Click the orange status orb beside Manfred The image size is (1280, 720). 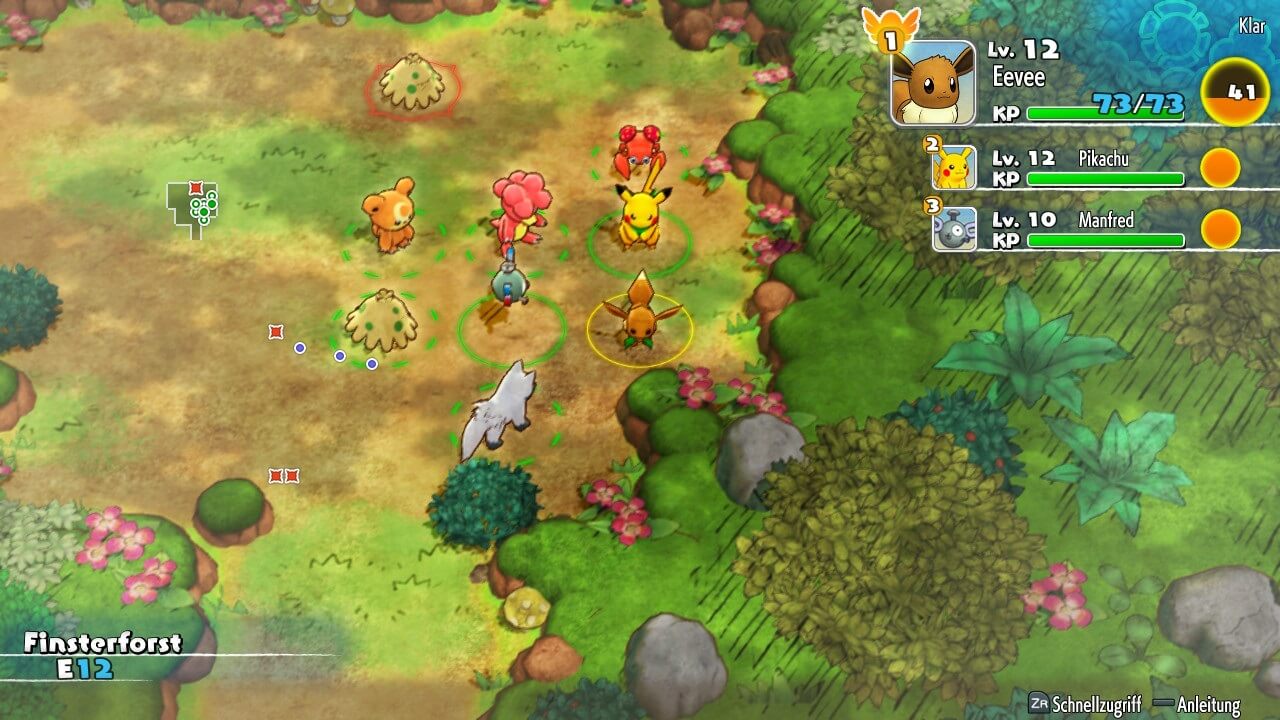tap(1220, 229)
